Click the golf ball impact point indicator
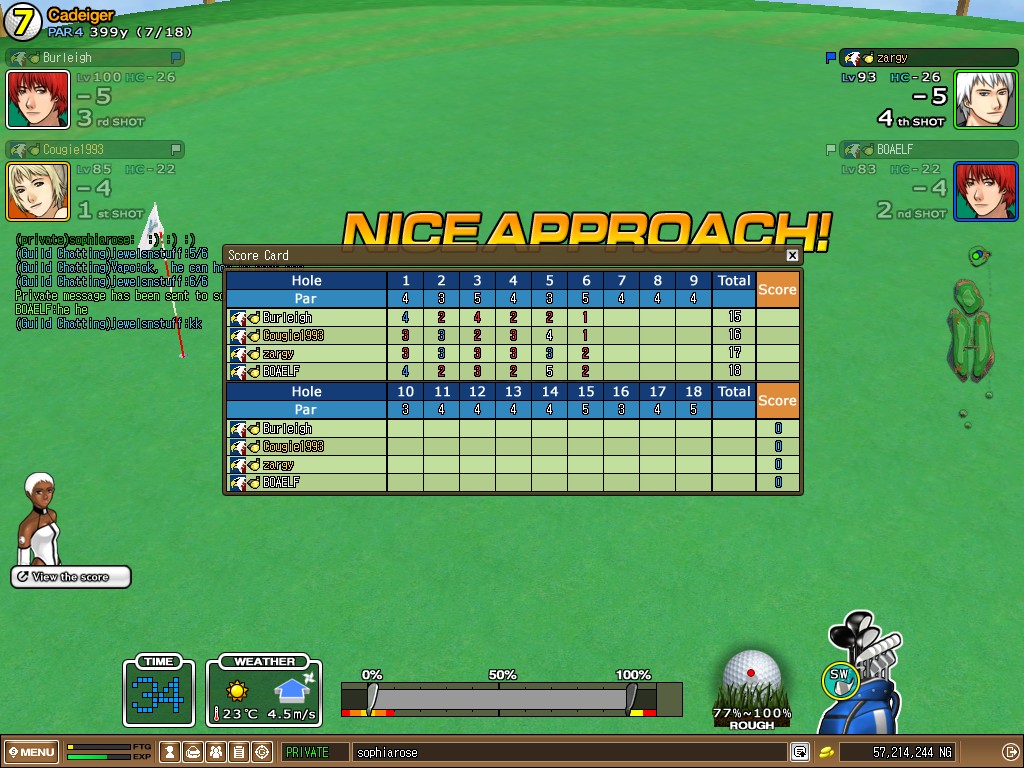Screen dimensions: 1024x768 coord(751,673)
